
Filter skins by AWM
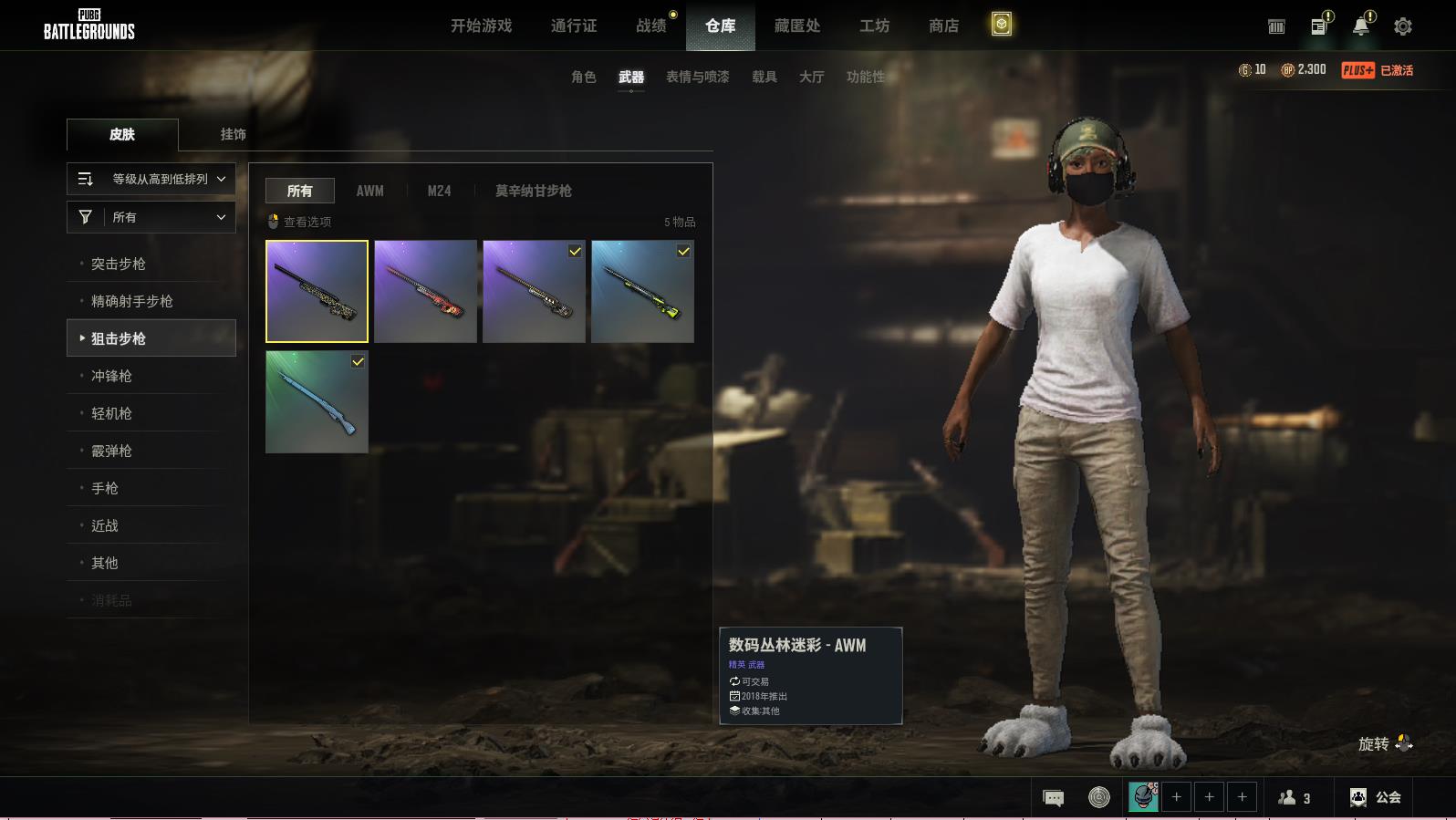(x=369, y=191)
